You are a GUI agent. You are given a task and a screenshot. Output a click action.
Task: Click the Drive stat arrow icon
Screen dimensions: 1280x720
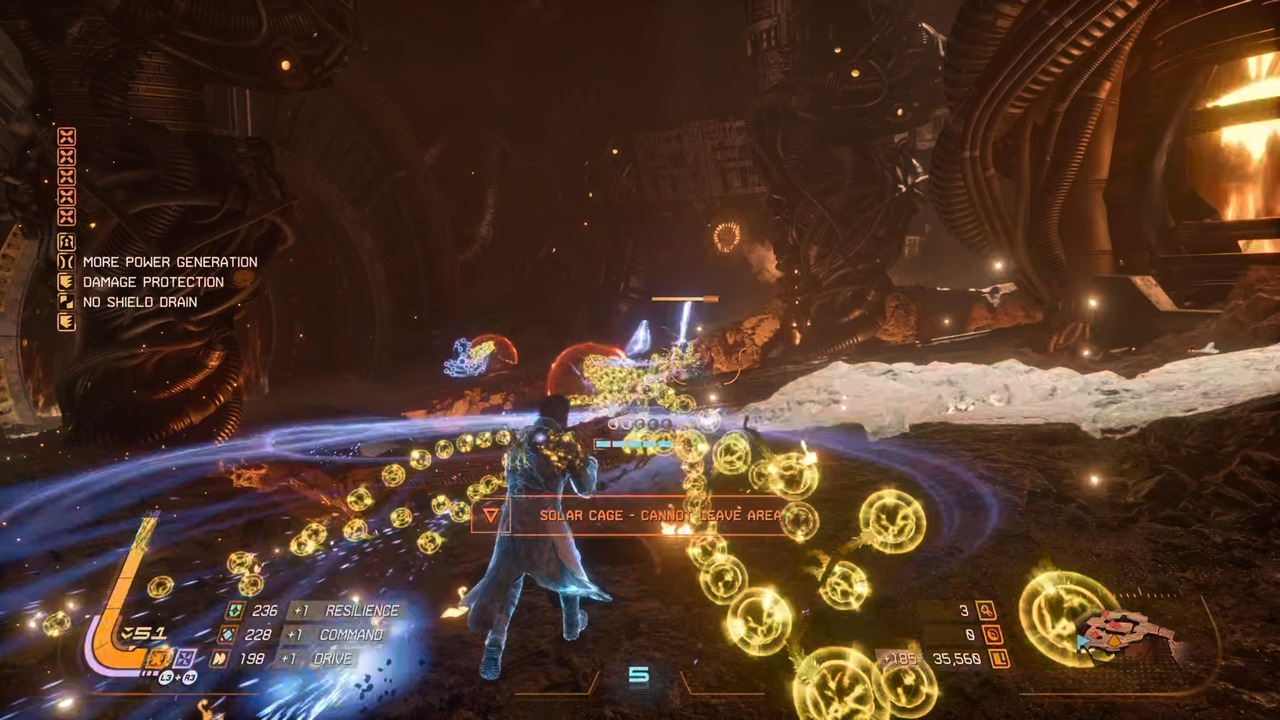point(220,659)
